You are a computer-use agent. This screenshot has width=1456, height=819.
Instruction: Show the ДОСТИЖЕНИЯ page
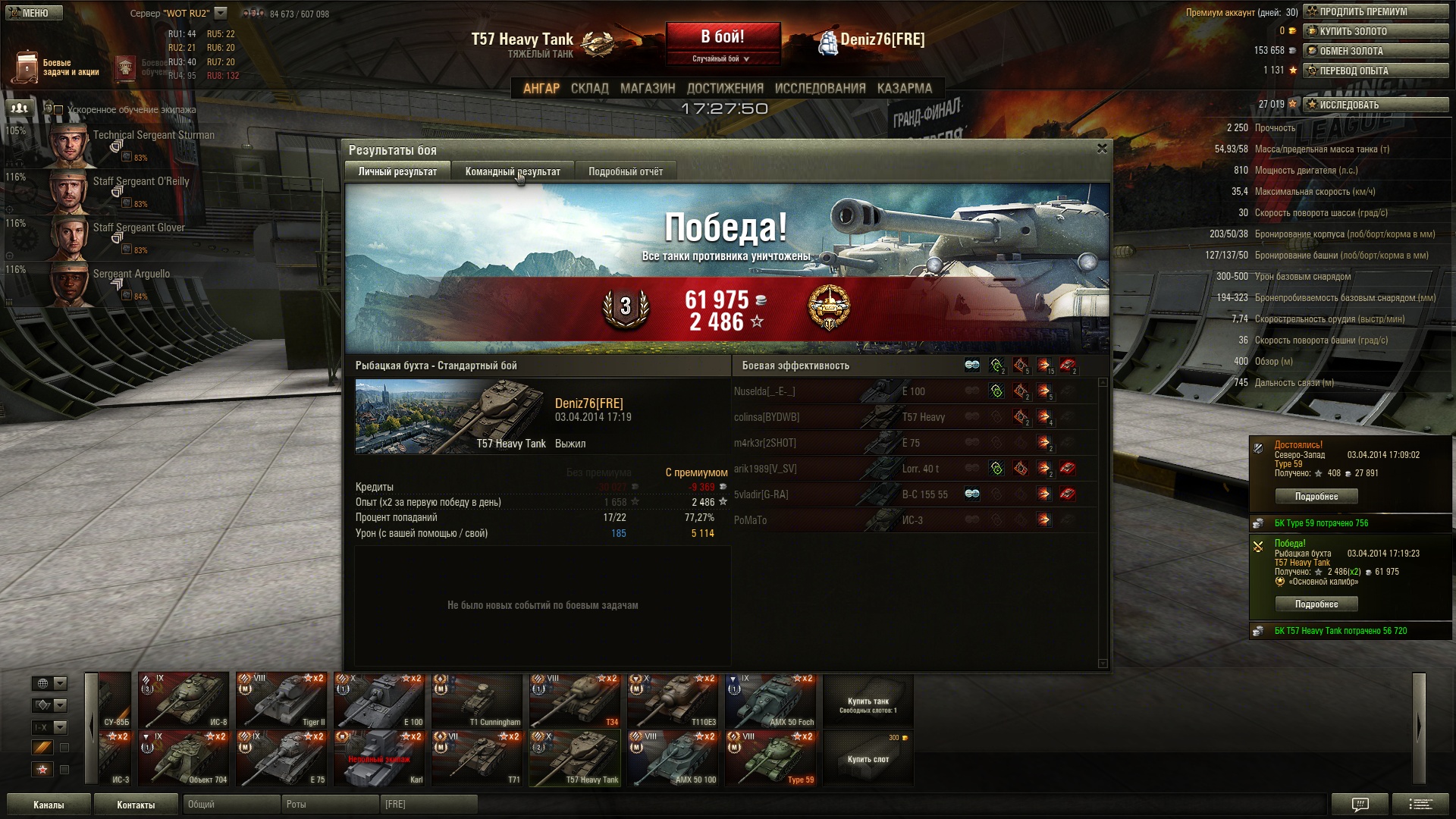click(x=724, y=88)
